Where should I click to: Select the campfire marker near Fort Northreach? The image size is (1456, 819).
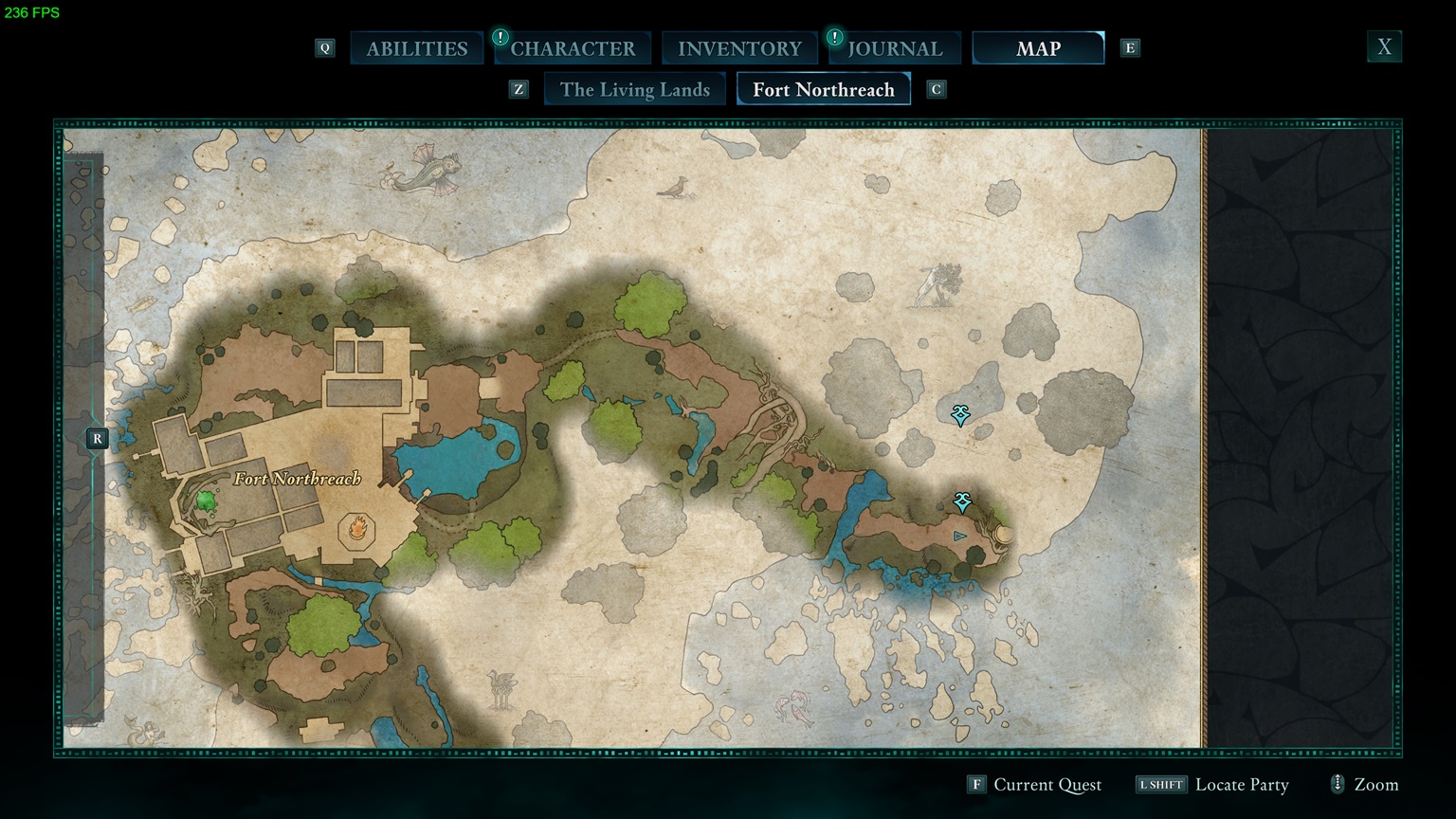point(357,527)
